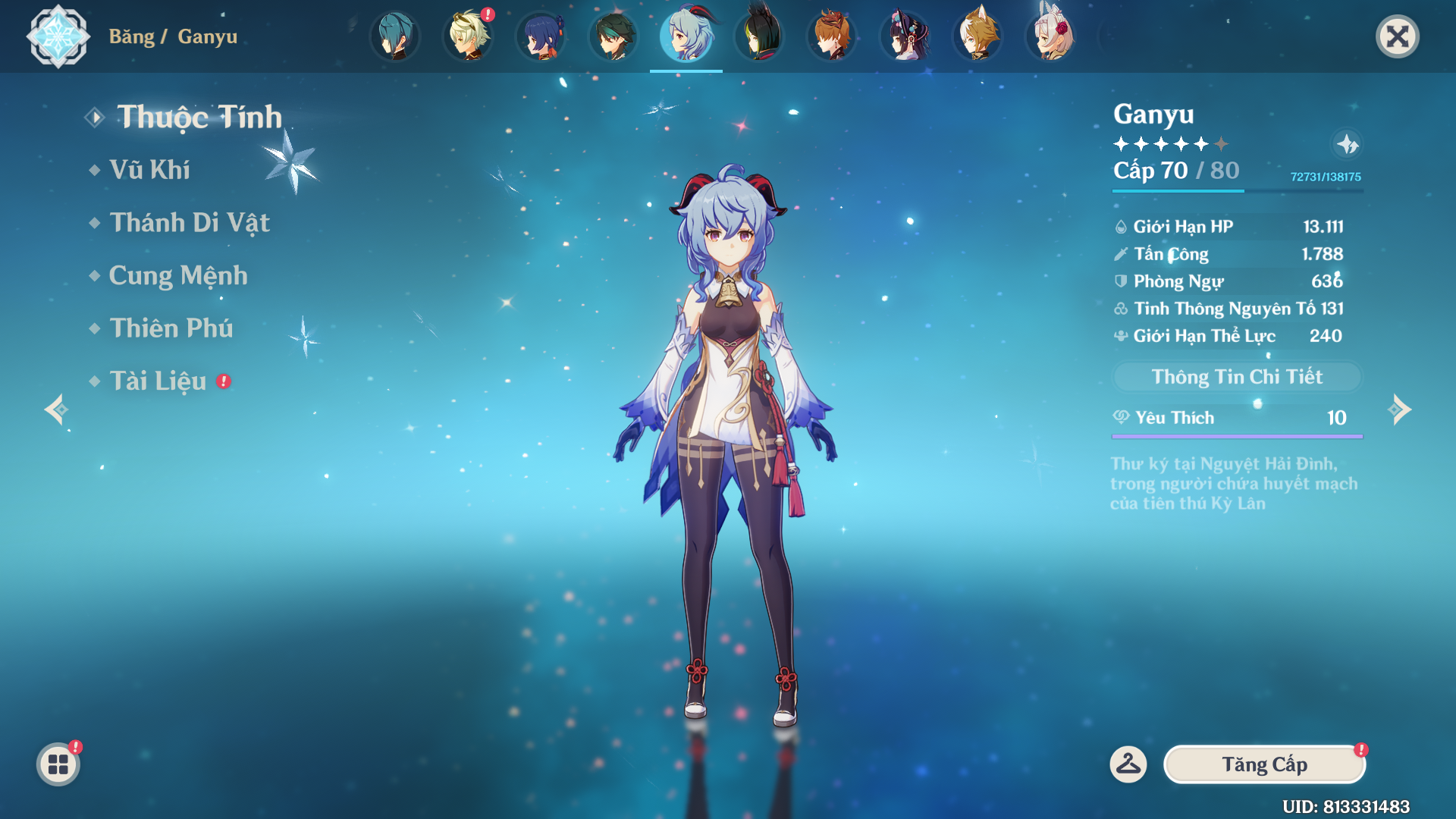Select Xiao's portrait in the character bar
The width and height of the screenshot is (1456, 819).
click(613, 36)
